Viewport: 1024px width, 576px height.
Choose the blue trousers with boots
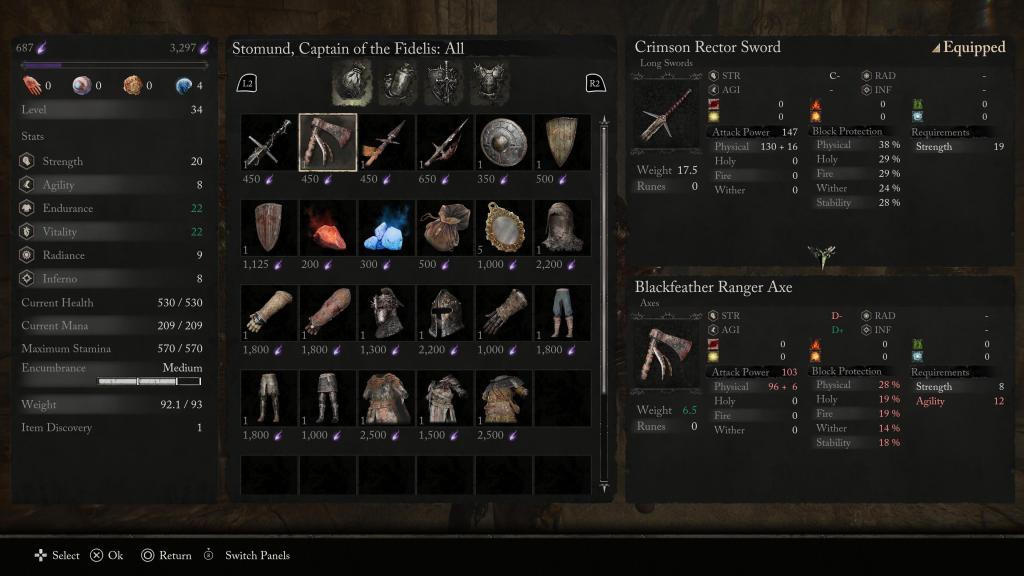561,313
